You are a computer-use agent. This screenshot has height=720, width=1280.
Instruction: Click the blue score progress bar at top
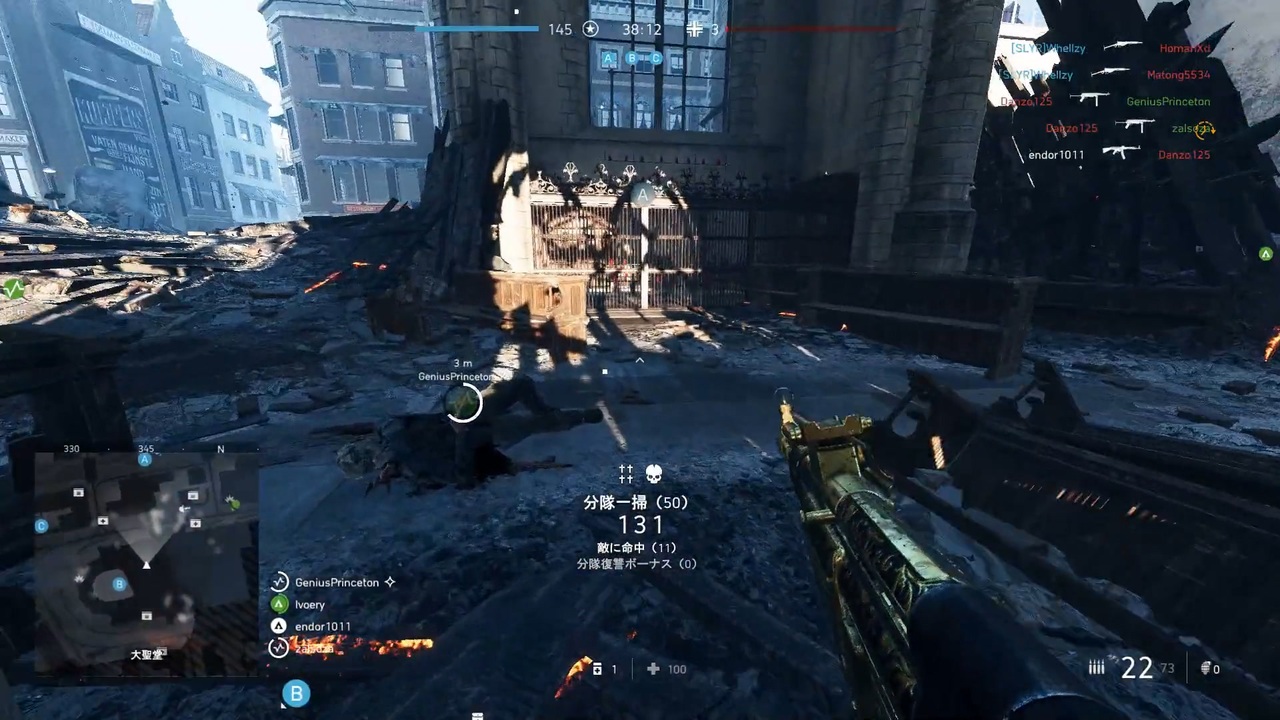480,29
